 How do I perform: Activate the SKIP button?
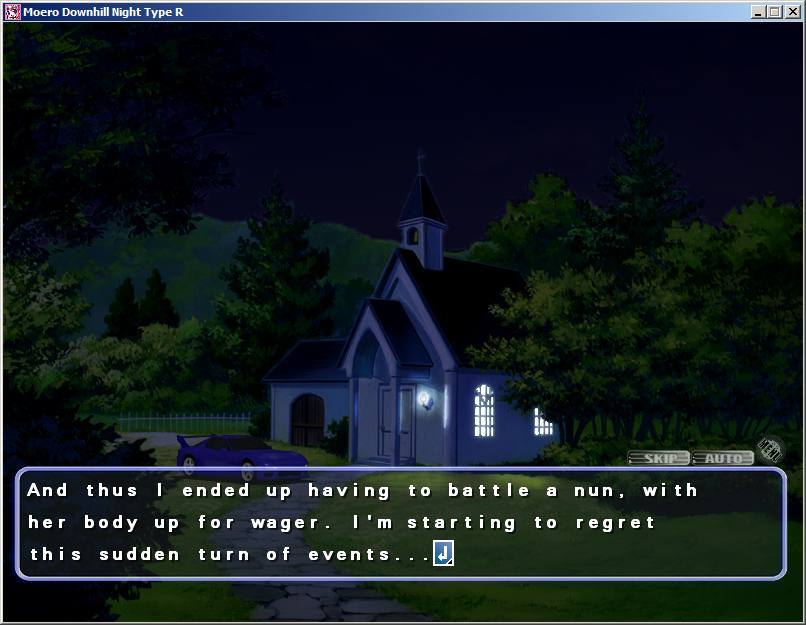coord(658,458)
